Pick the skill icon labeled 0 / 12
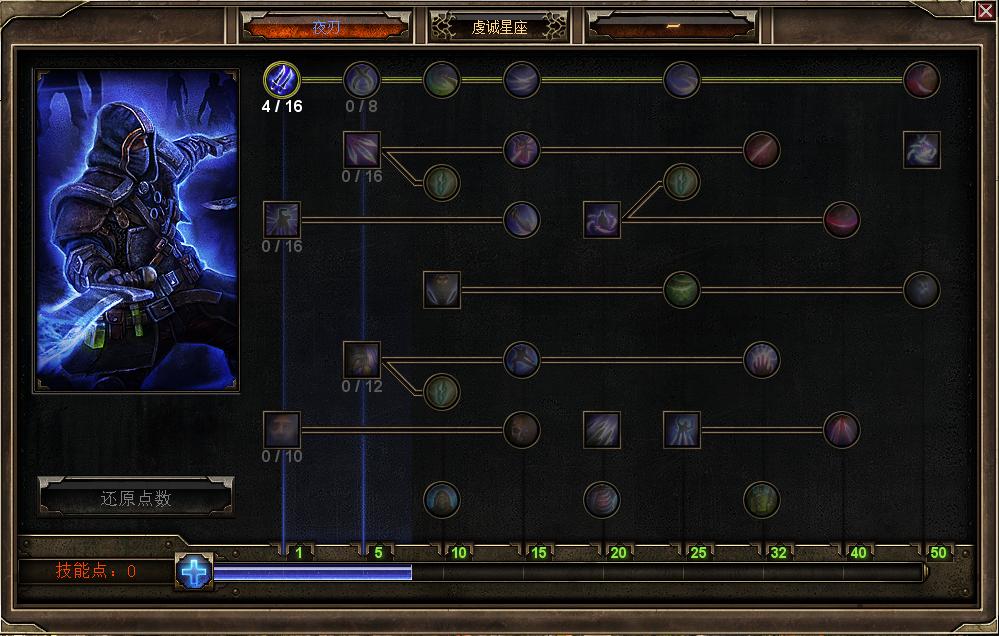 [x=361, y=359]
